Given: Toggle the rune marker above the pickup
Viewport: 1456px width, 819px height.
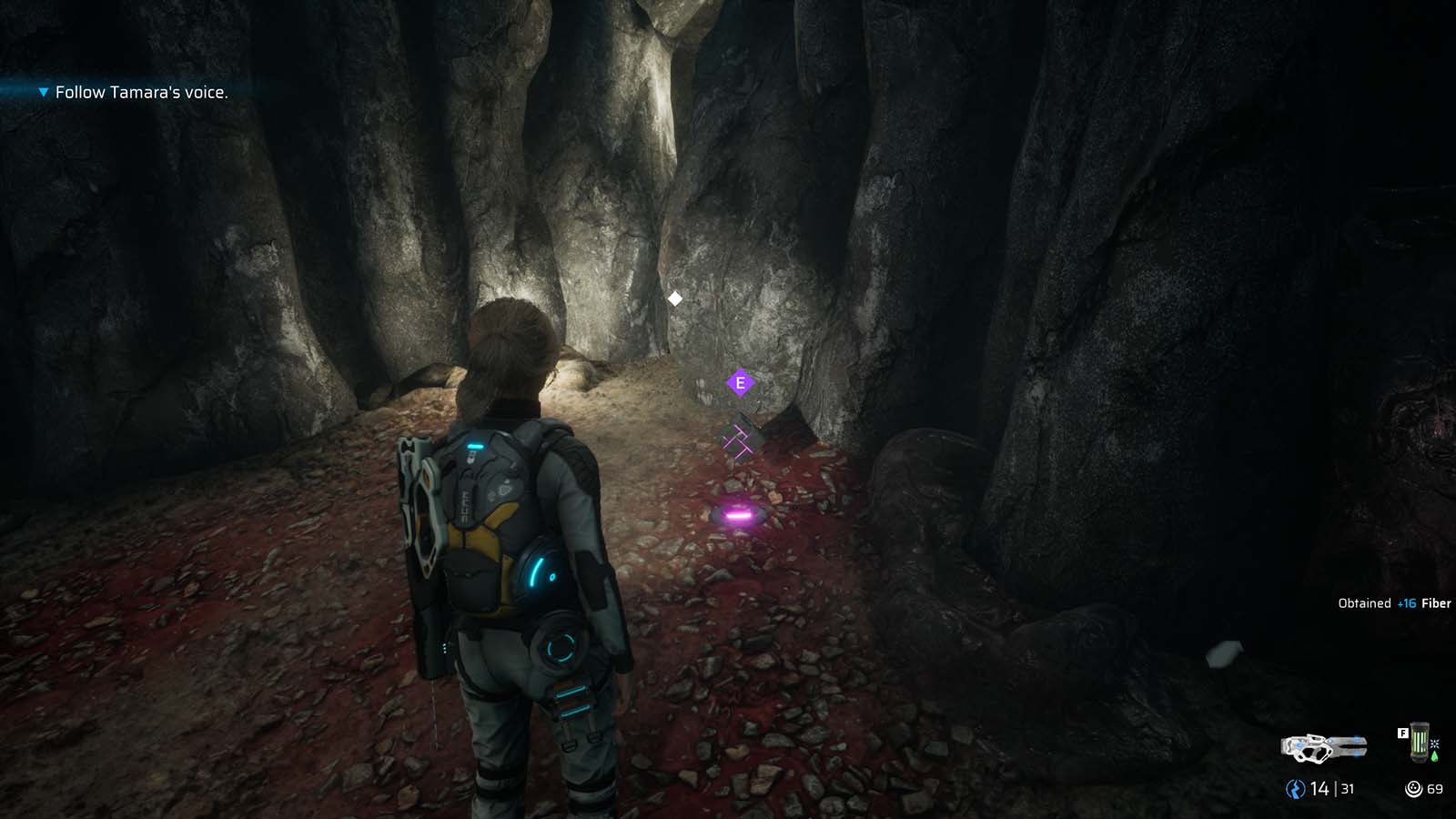Looking at the screenshot, I should tap(739, 441).
